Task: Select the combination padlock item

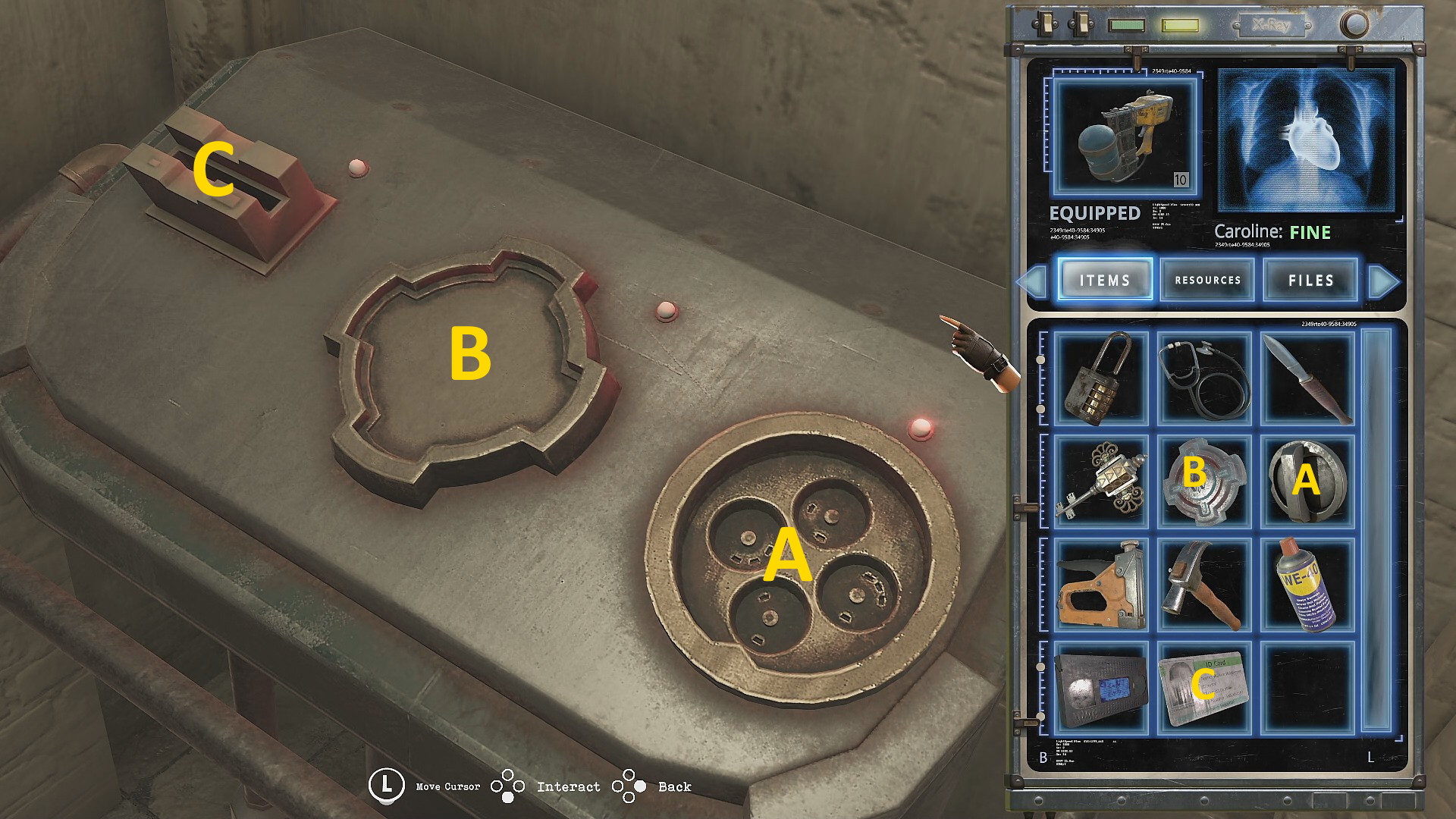Action: pos(1101,378)
